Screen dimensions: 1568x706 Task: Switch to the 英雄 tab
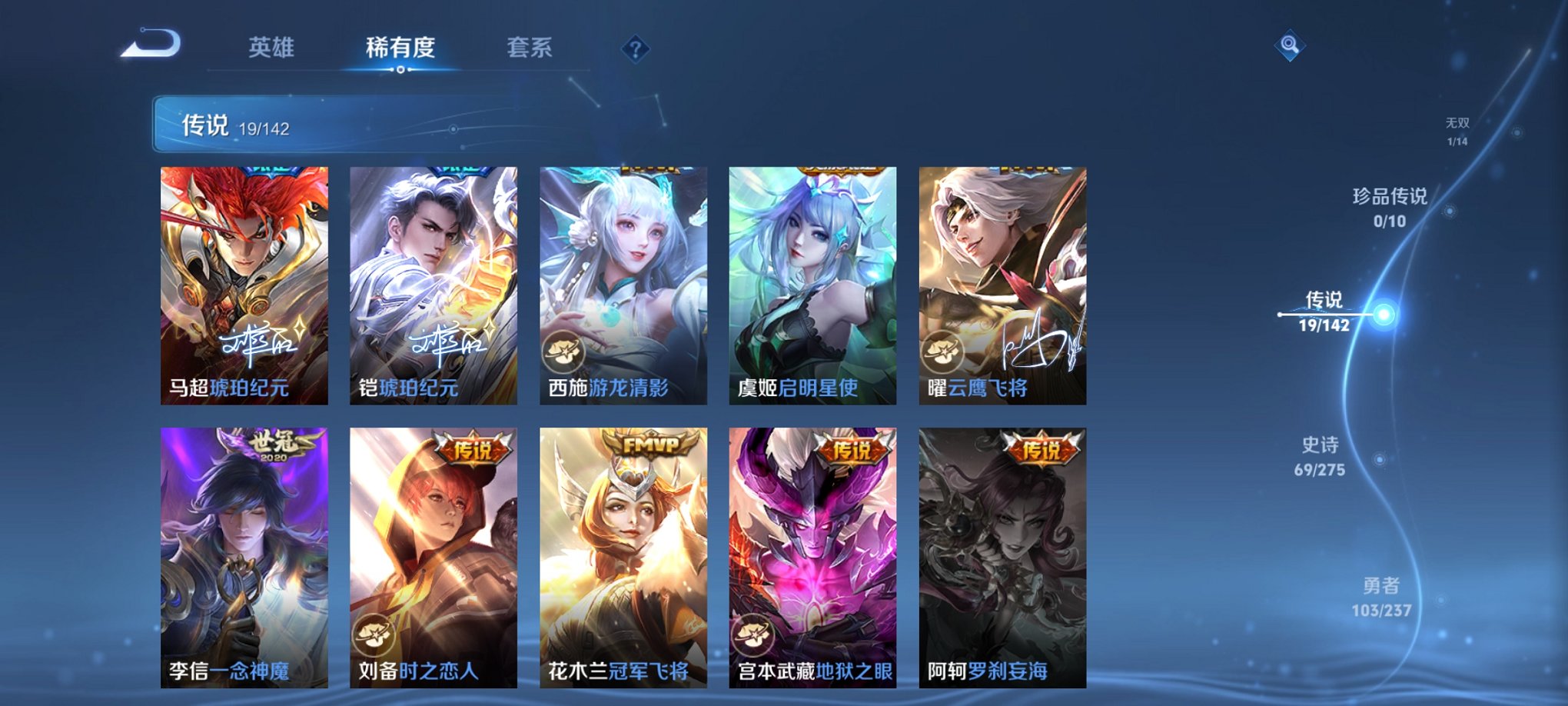[272, 46]
